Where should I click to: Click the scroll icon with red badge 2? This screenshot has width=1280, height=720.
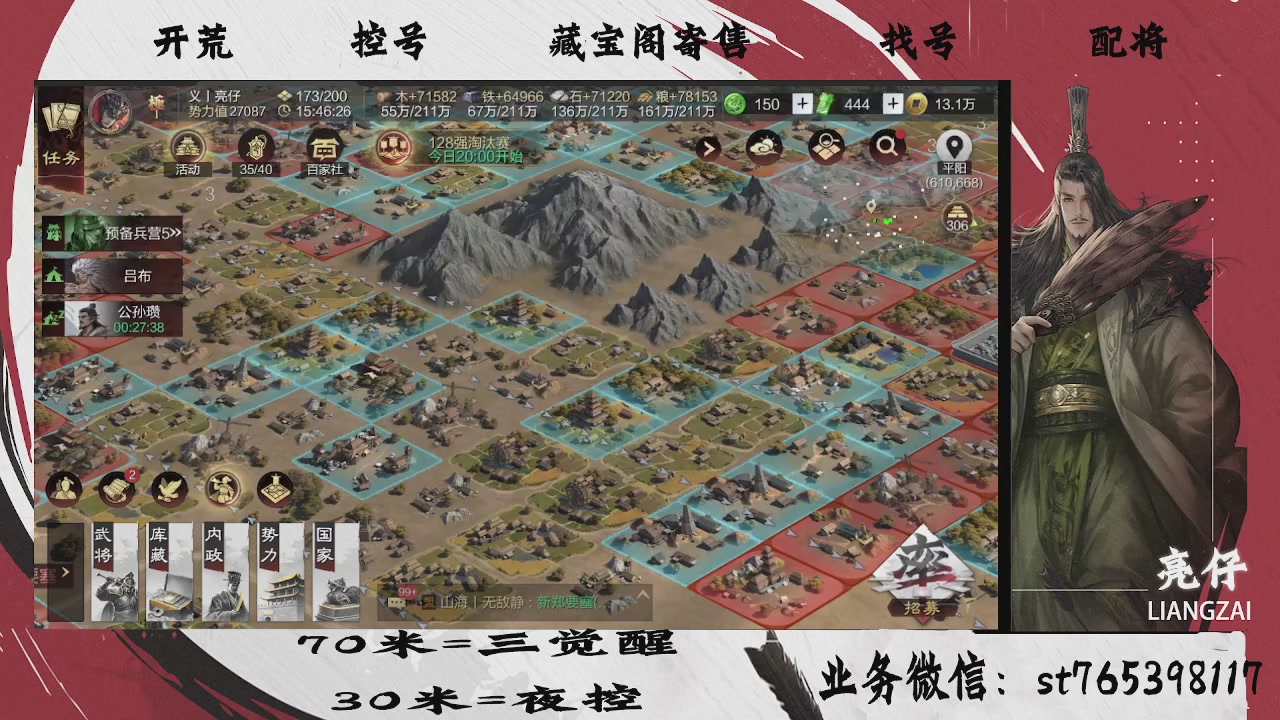118,488
